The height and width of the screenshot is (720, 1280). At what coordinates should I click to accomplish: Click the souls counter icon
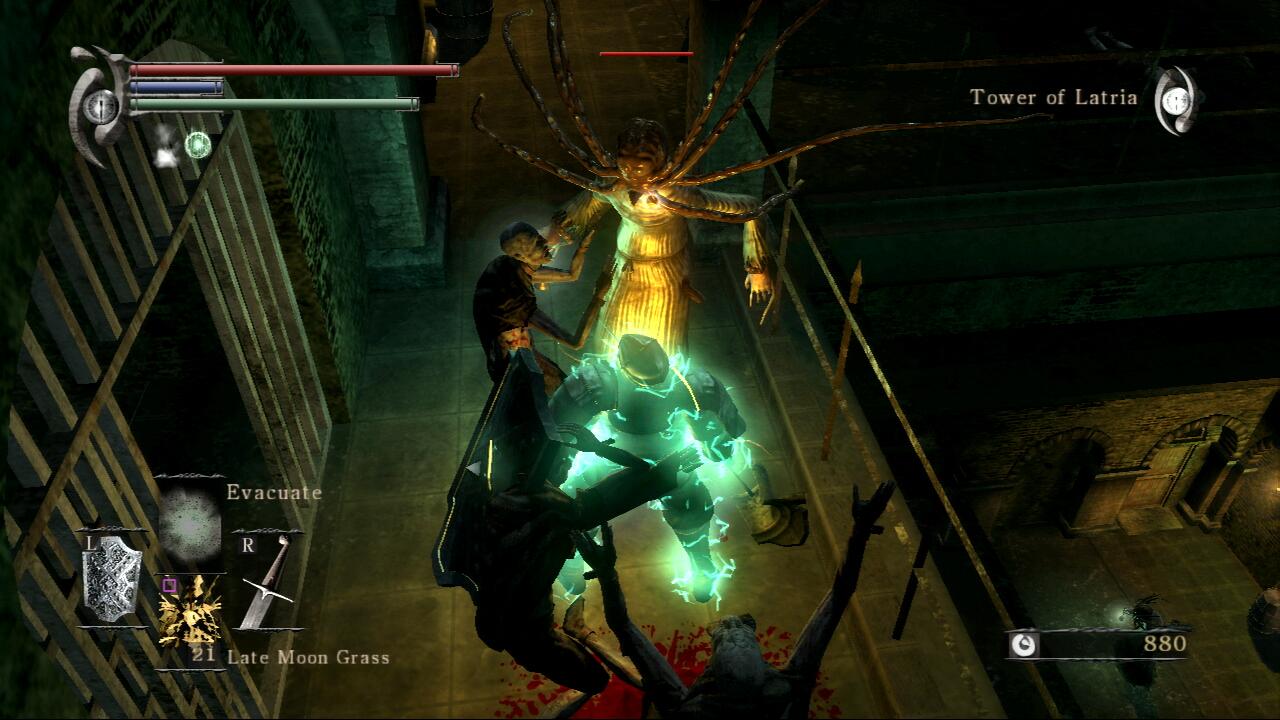click(1023, 645)
